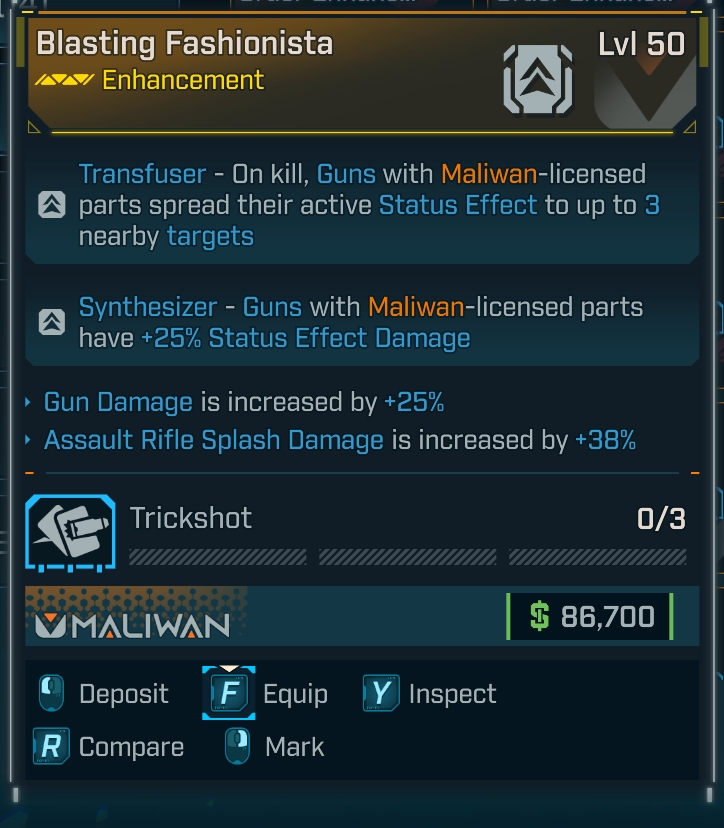Select the Synthesizer perk row
724x828 pixels.
[362, 322]
